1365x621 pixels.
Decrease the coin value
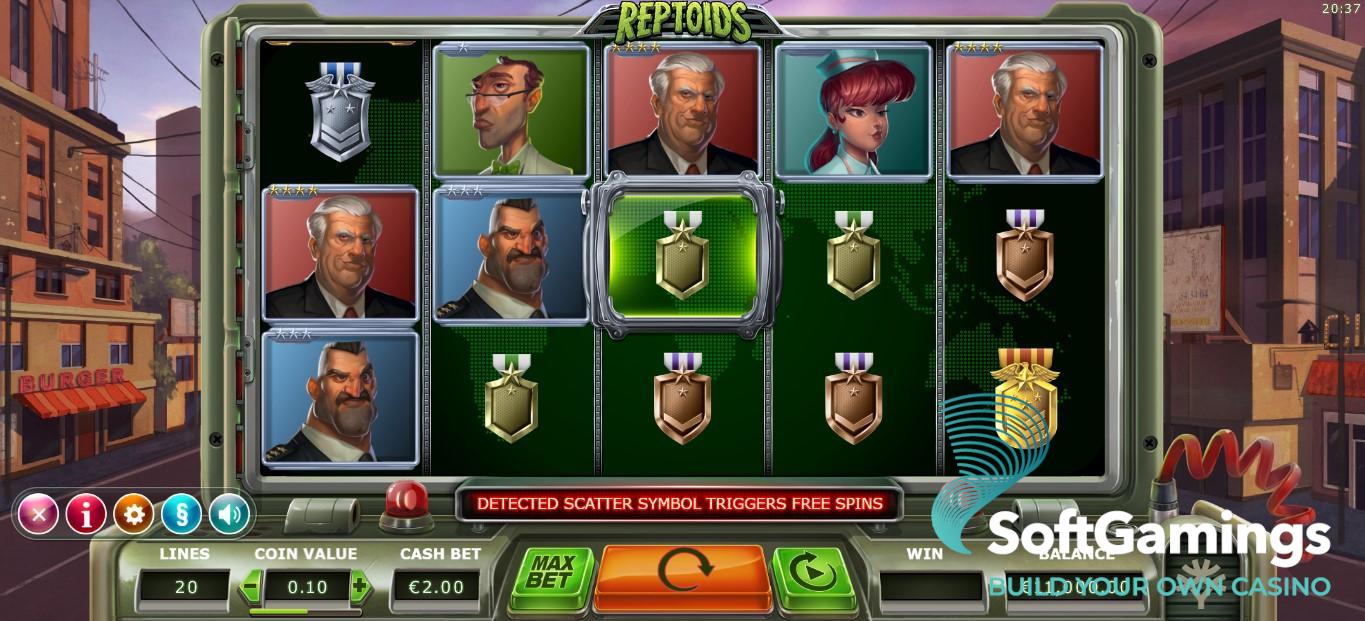[x=251, y=586]
